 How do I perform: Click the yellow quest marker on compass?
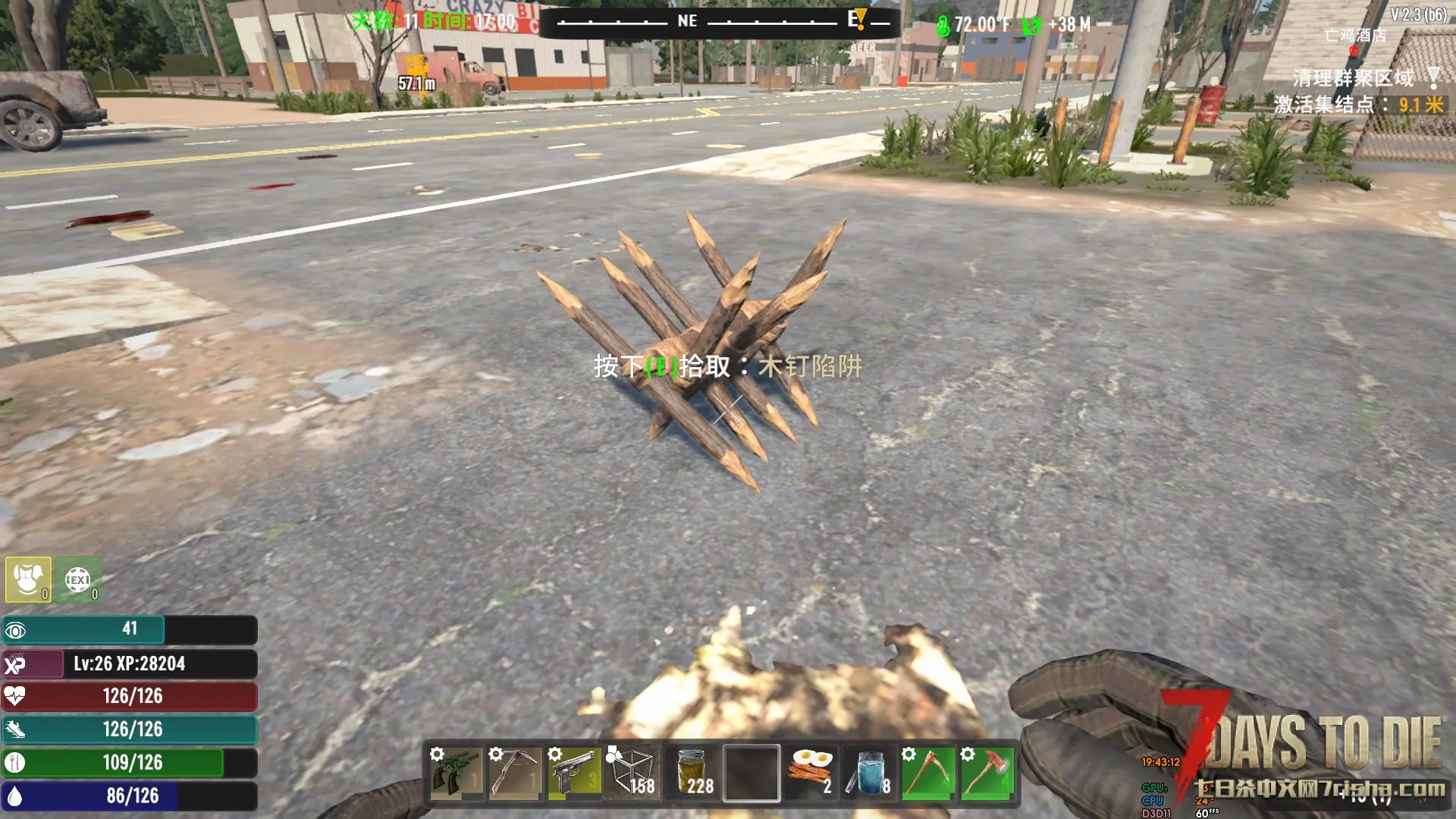pos(859,18)
